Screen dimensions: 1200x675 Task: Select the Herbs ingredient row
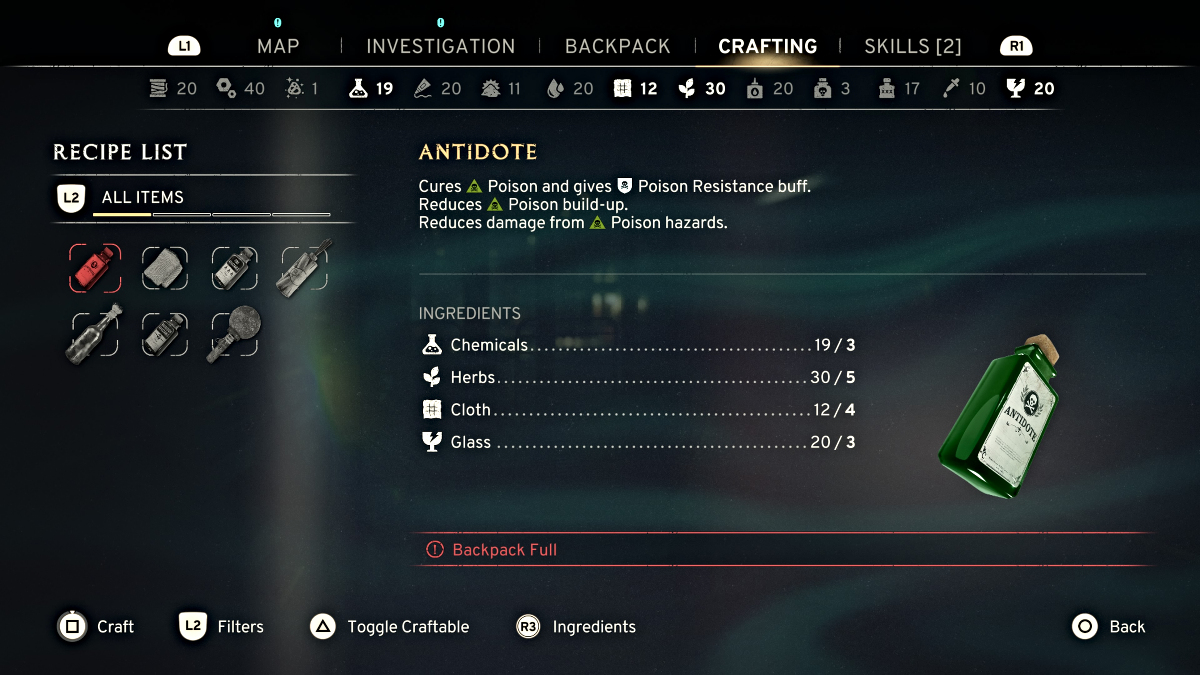coord(637,378)
